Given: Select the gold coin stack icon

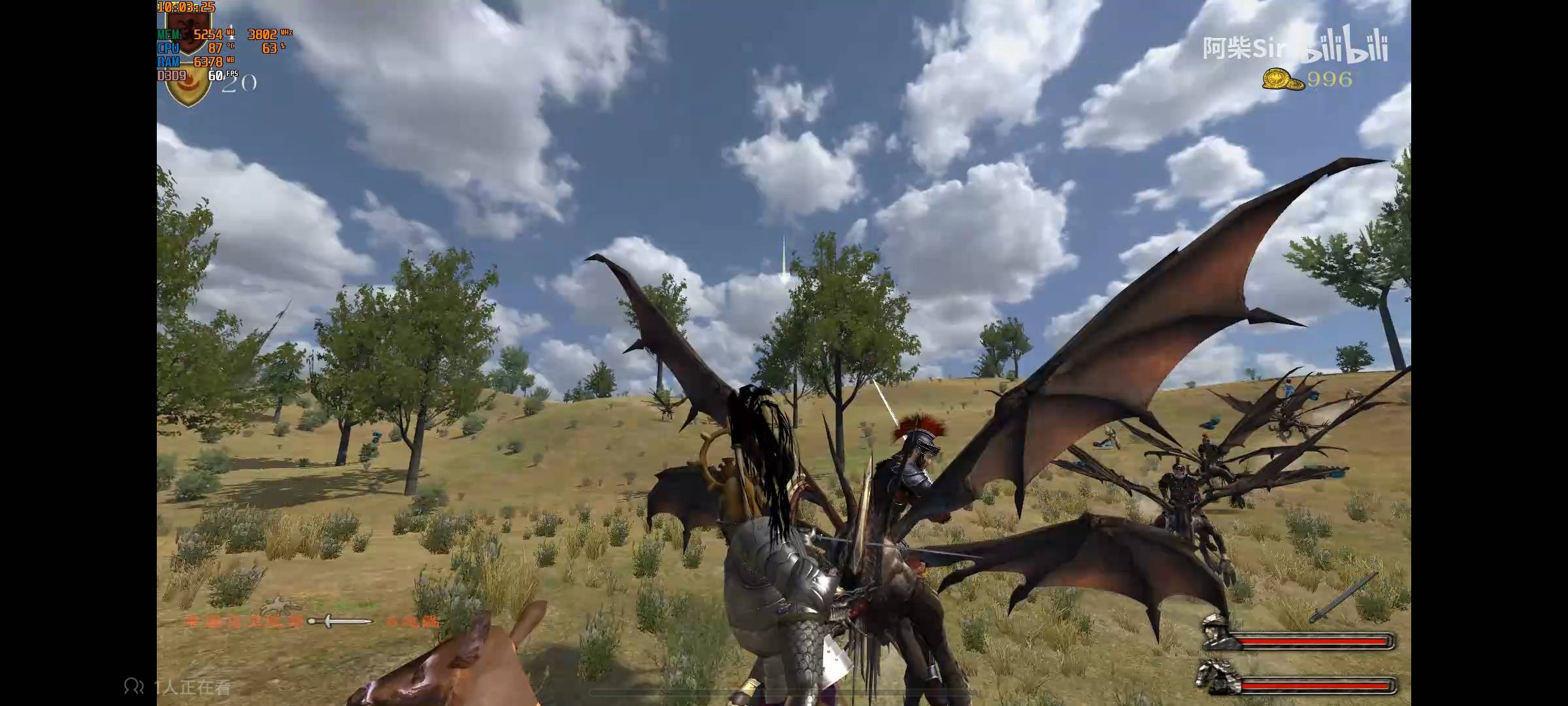Looking at the screenshot, I should 1282,80.
